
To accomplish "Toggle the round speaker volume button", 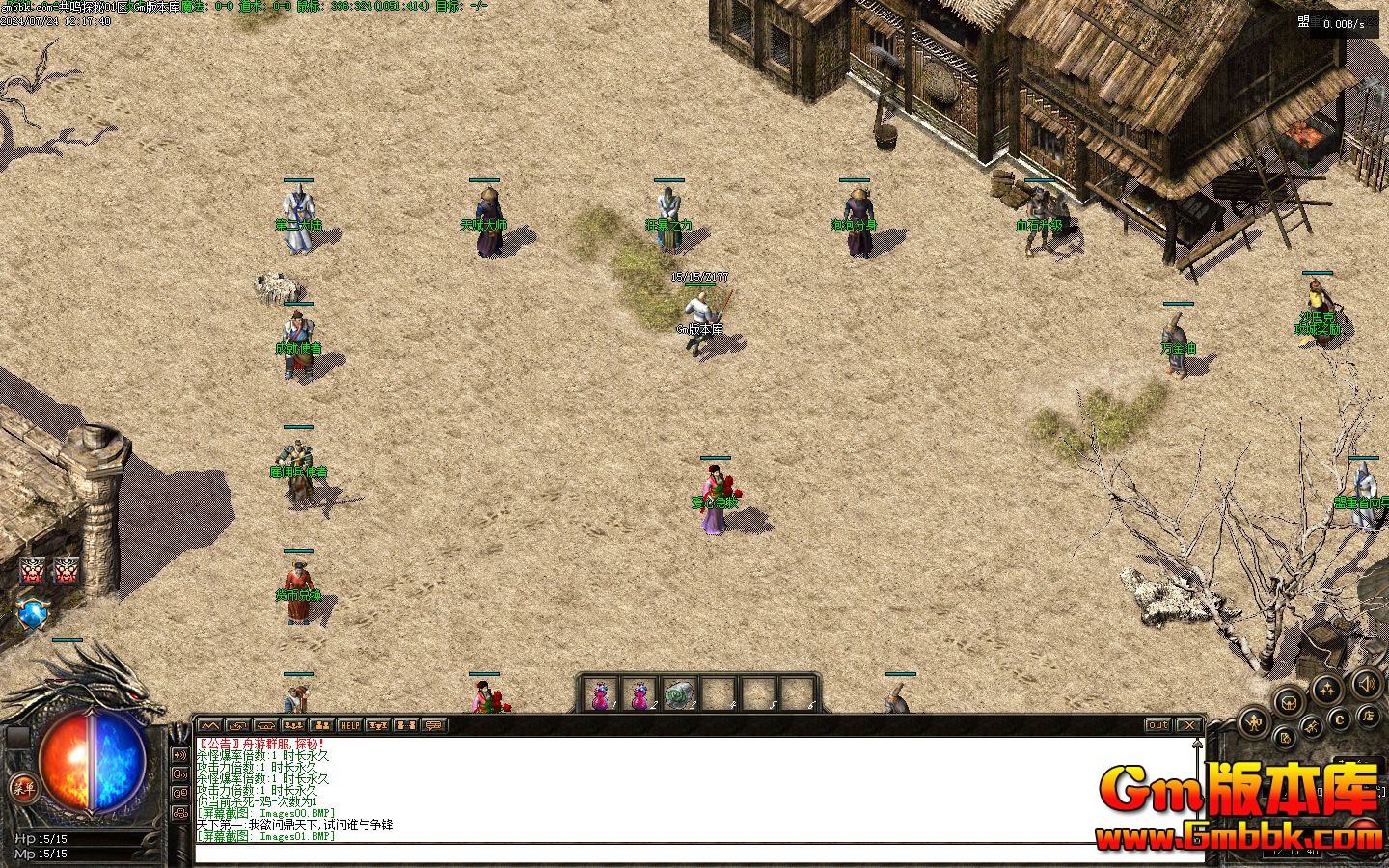I will 1366,684.
